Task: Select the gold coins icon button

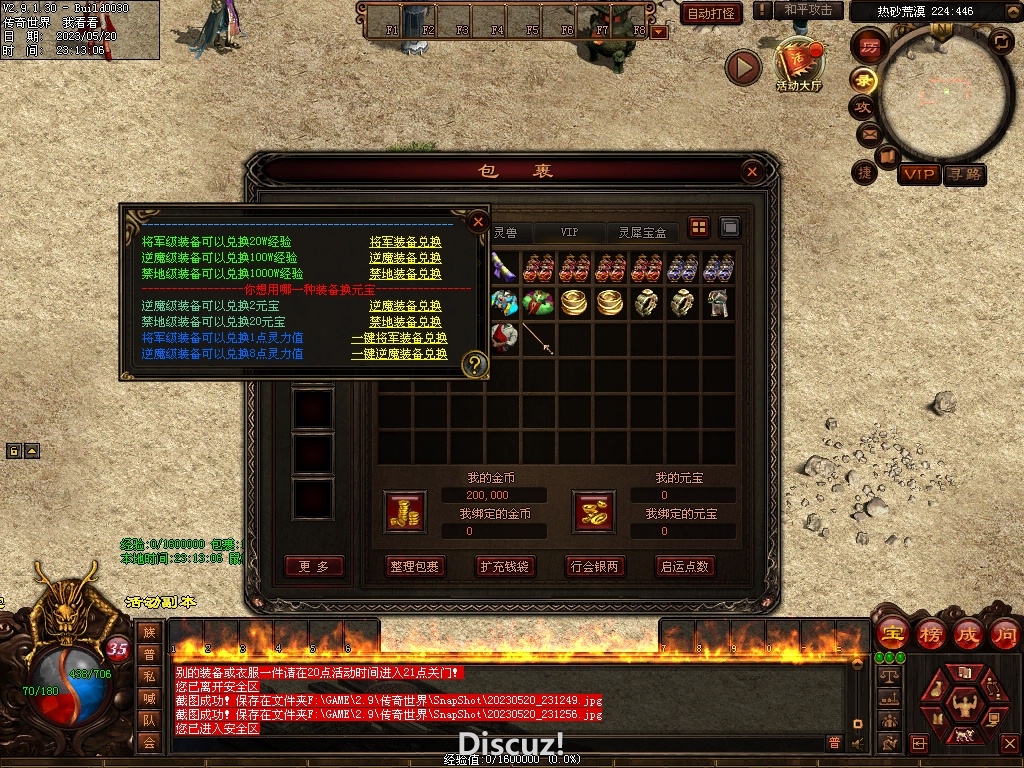Action: pyautogui.click(x=405, y=512)
